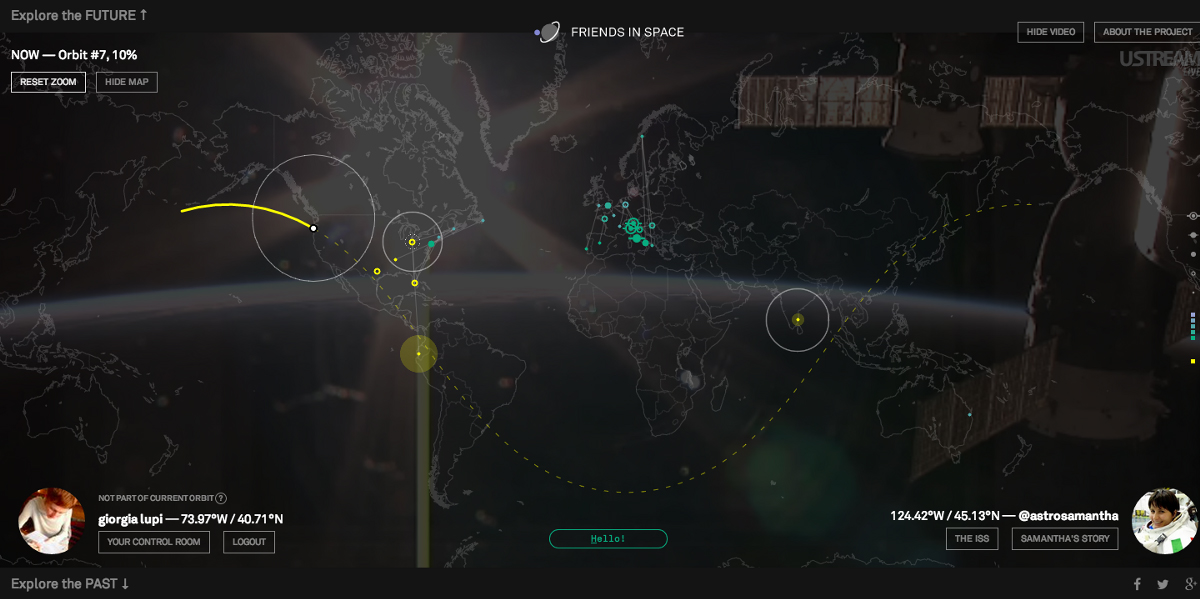Select the ISS current position marker

(313, 228)
